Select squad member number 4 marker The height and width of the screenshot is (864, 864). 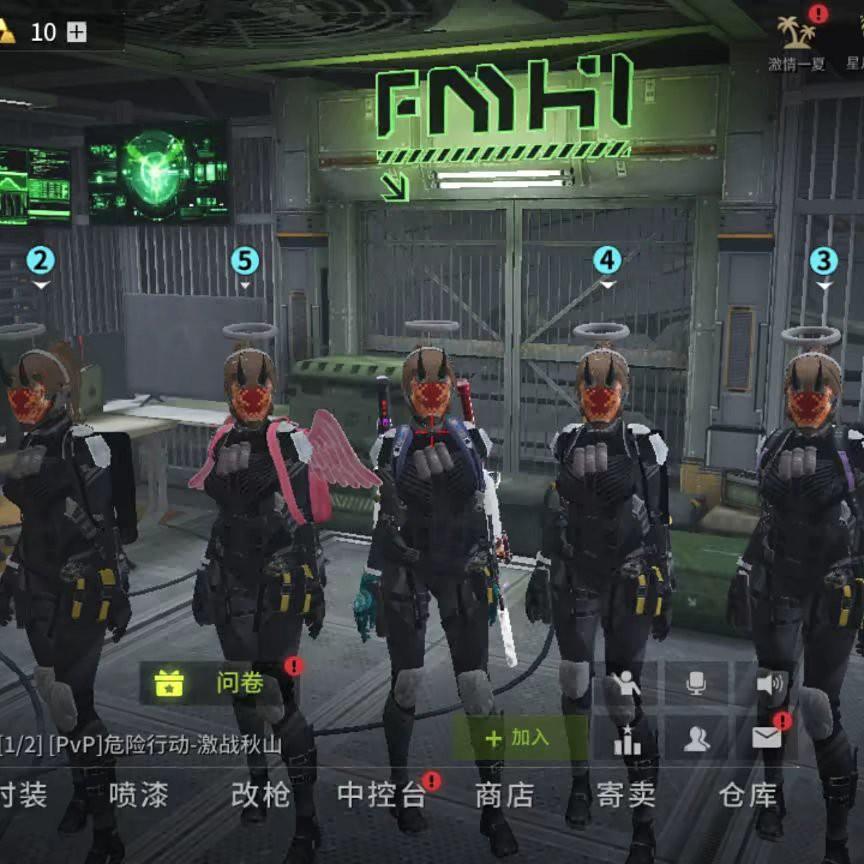(x=607, y=261)
